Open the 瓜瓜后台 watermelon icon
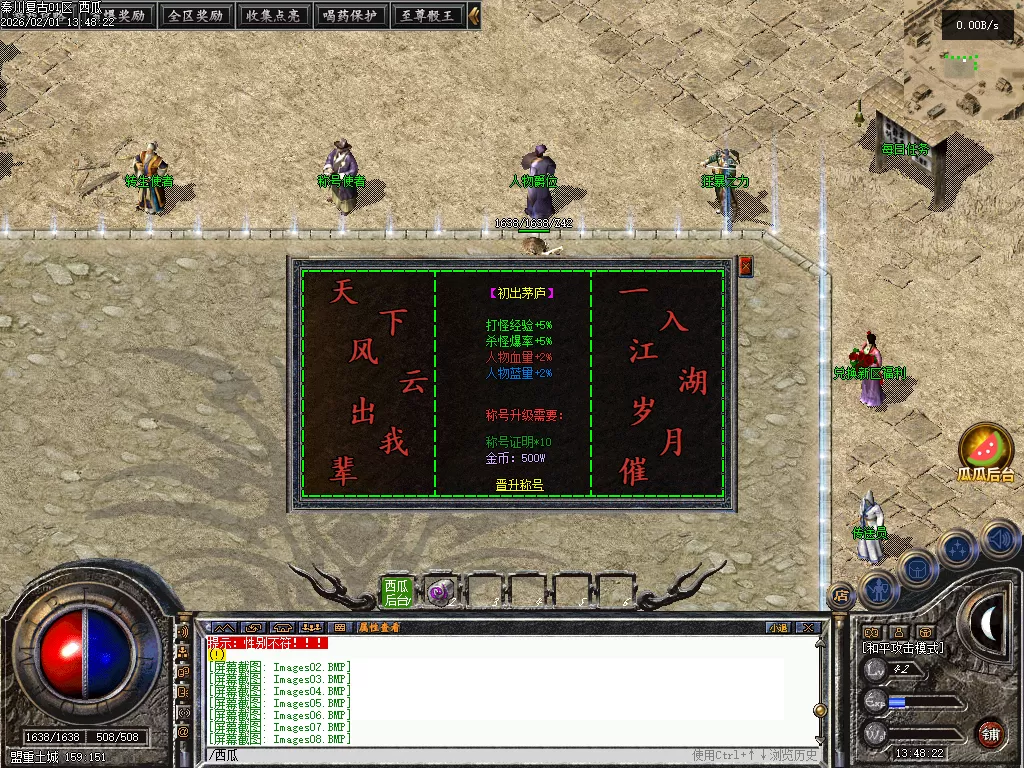The height and width of the screenshot is (768, 1024). 986,452
